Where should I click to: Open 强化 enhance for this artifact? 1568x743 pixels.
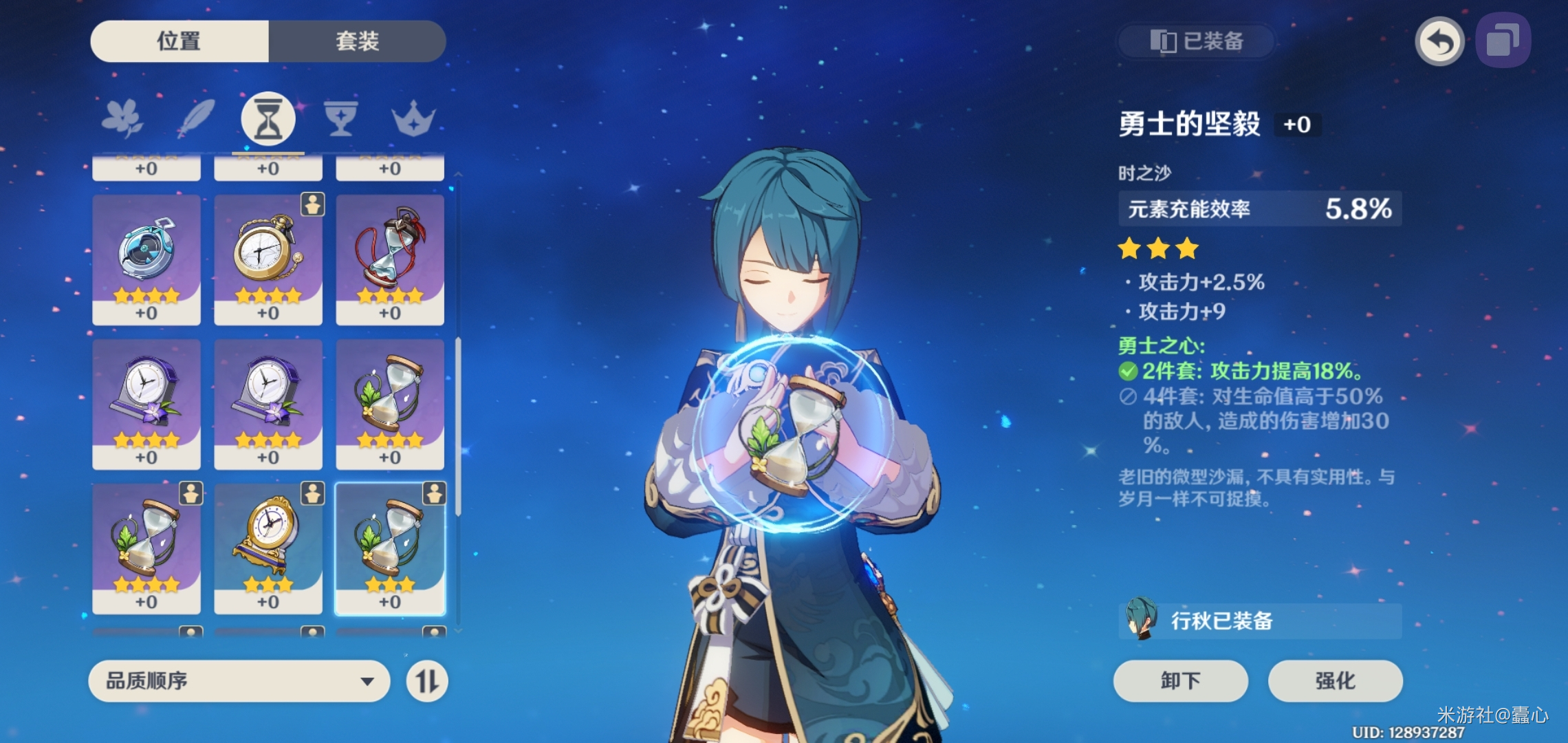click(1335, 681)
